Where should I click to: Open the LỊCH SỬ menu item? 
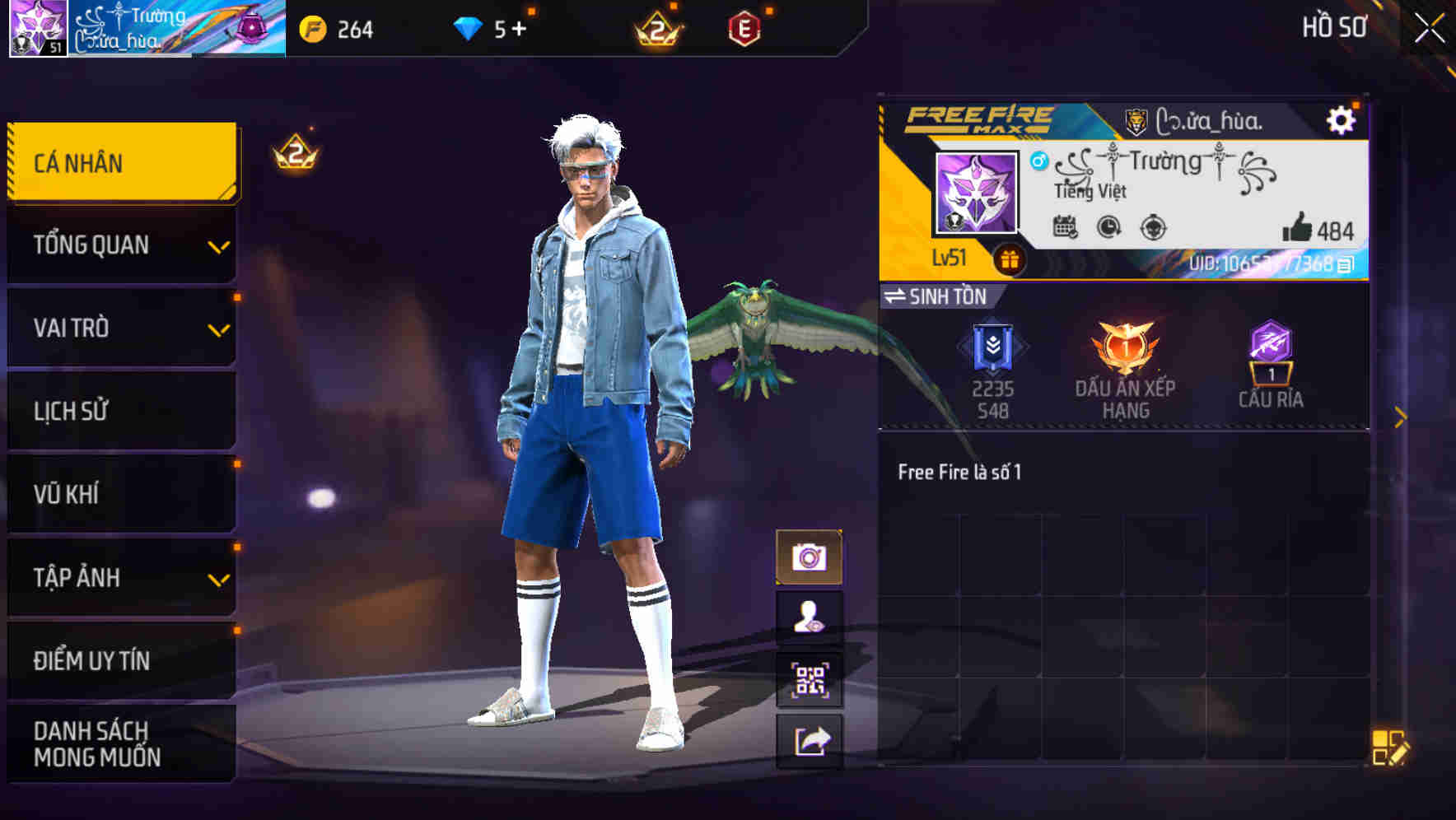pyautogui.click(x=120, y=412)
